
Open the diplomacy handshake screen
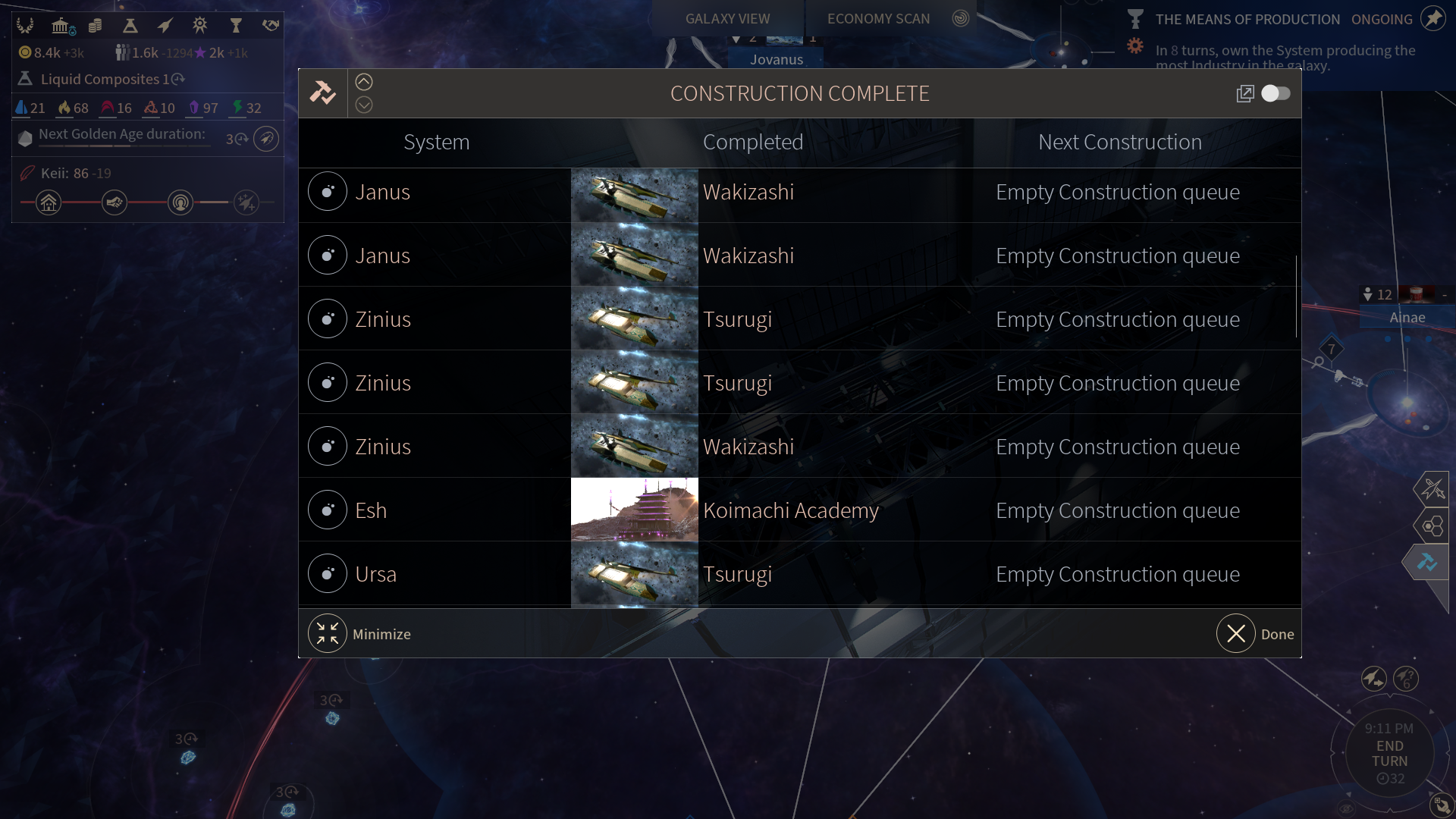(271, 26)
